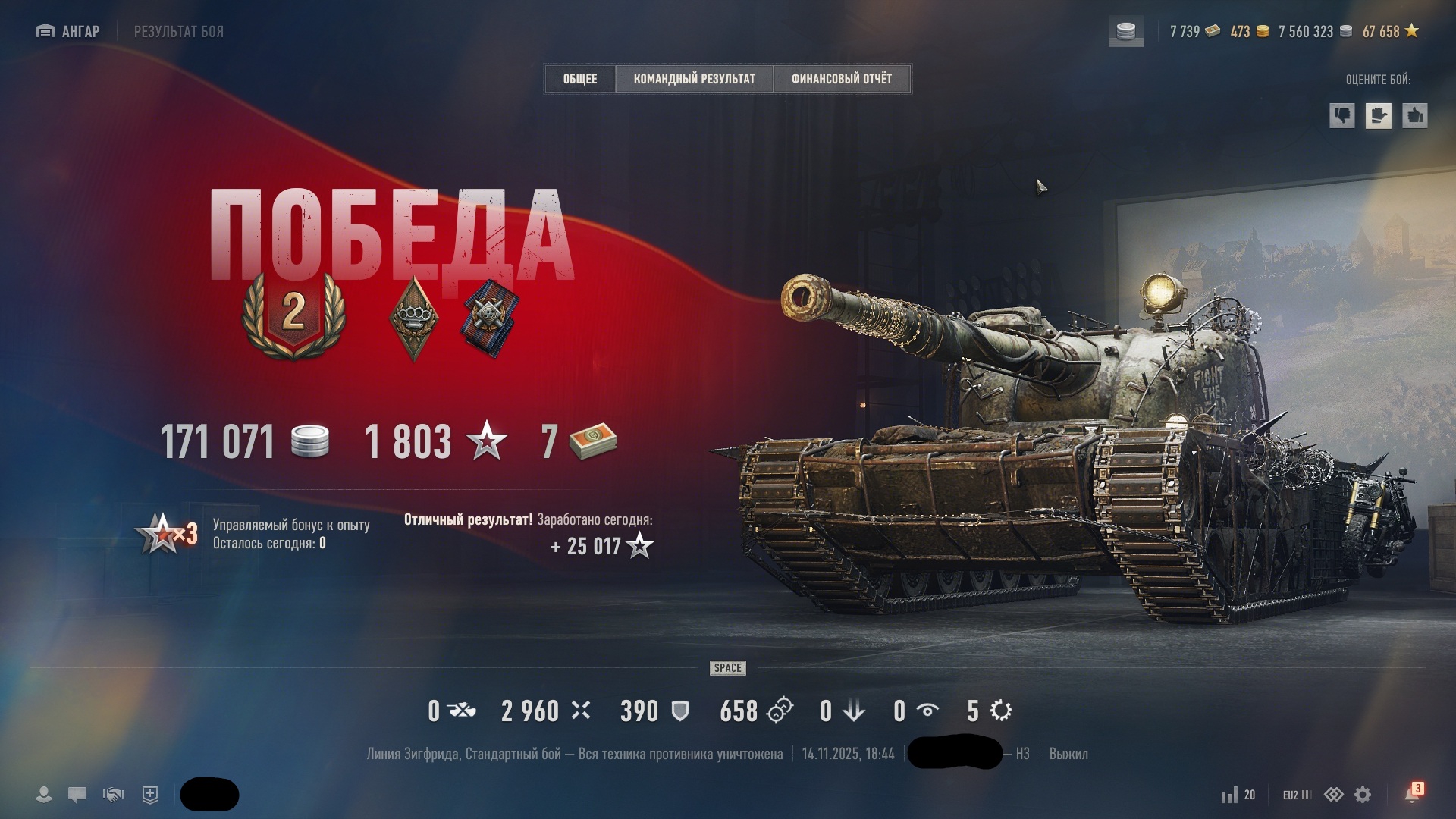Inspect the blue-and-red ribbon award
Image resolution: width=1456 pixels, height=819 pixels.
(490, 318)
